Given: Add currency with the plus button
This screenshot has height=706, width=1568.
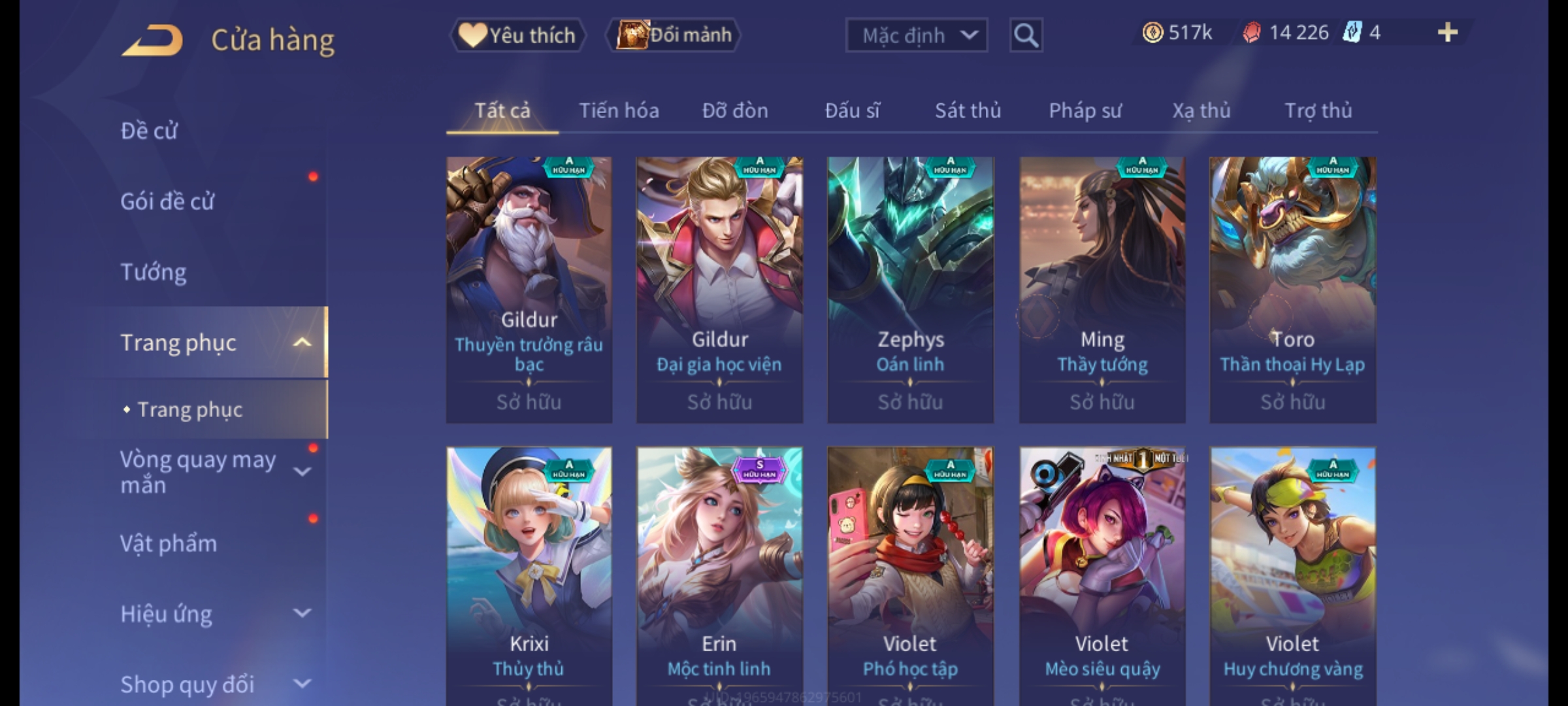Looking at the screenshot, I should click(x=1447, y=33).
